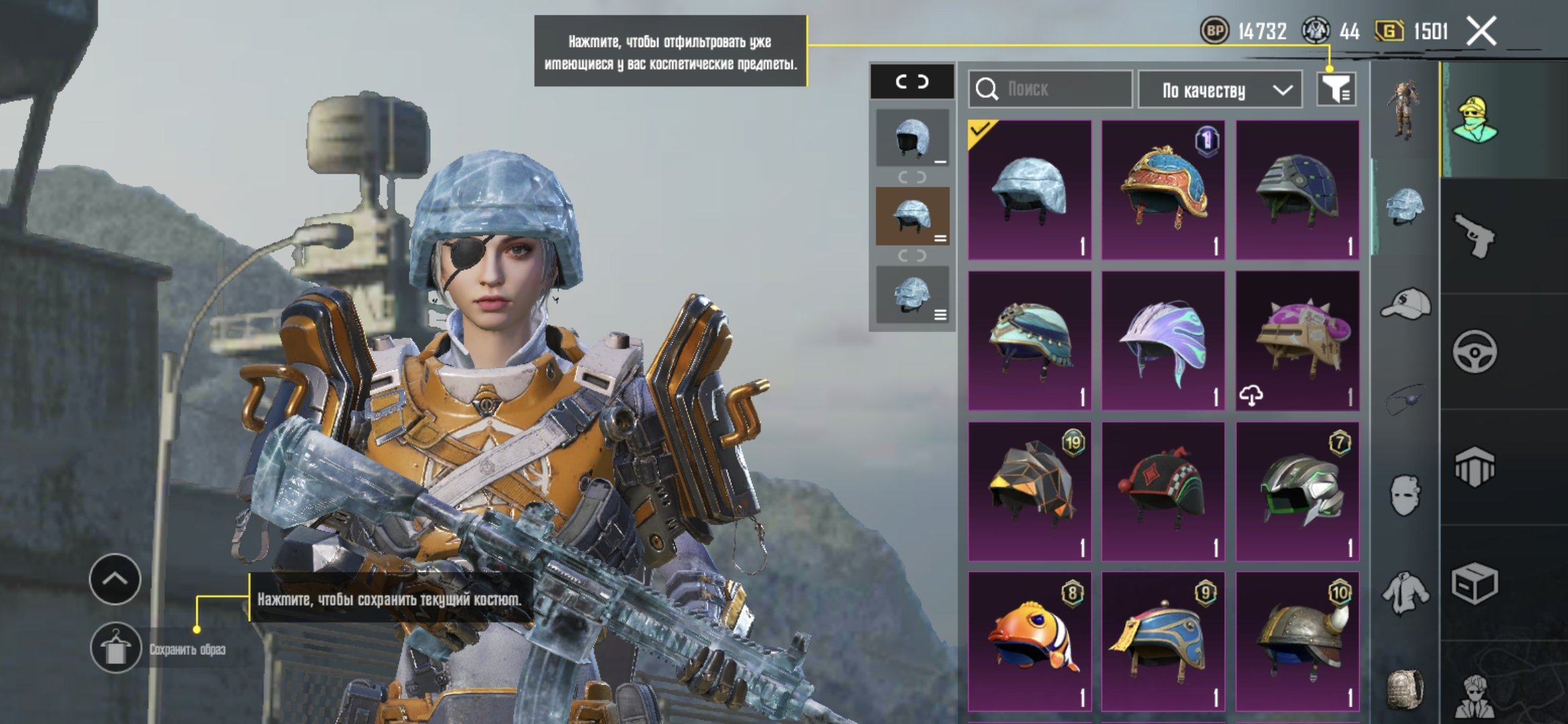Open the baseball cap headwear category
The height and width of the screenshot is (724, 1568).
pyautogui.click(x=1405, y=304)
